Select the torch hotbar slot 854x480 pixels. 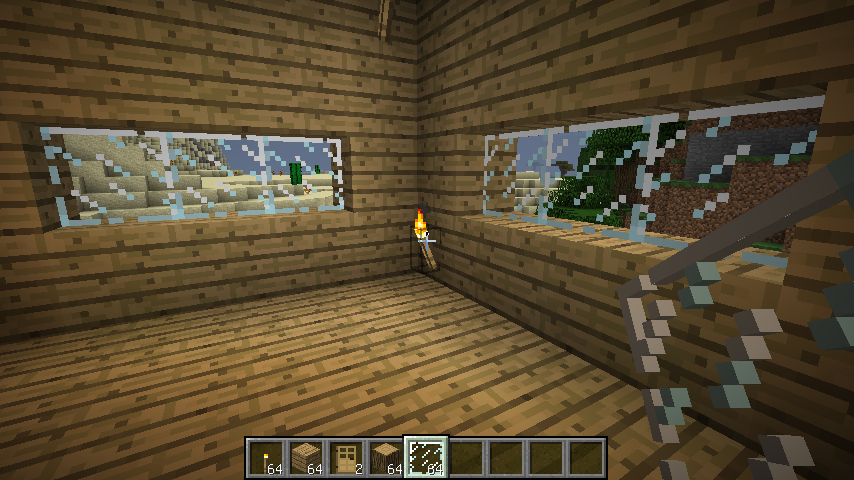tap(266, 458)
